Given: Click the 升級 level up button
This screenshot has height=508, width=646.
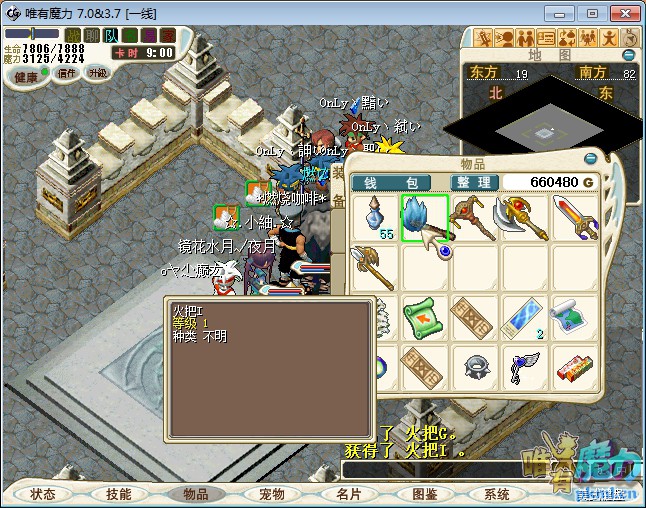Looking at the screenshot, I should tap(98, 73).
